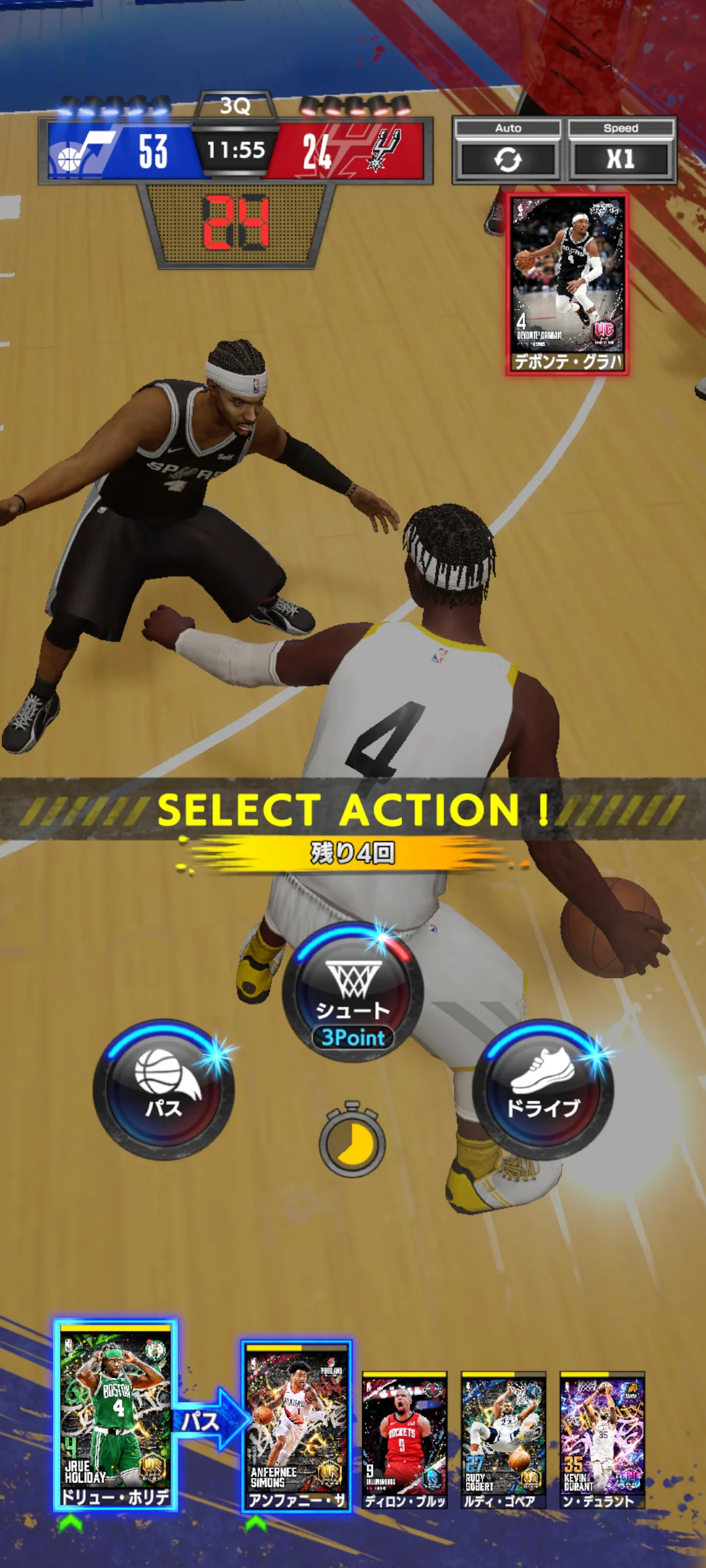
Task: Open the Devonte' Graham opponent card
Action: click(567, 284)
